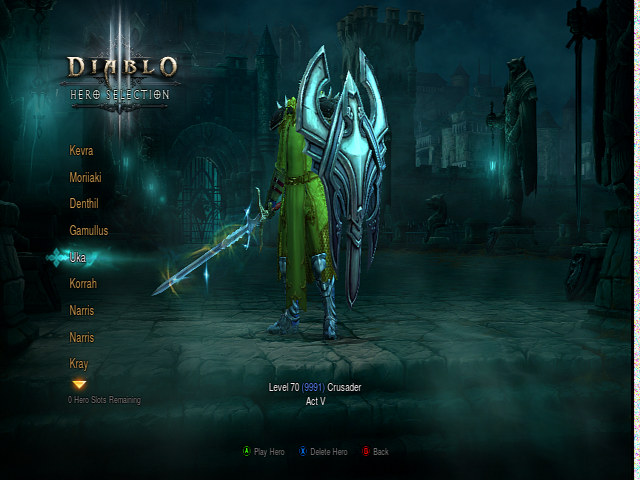Click the highlighted hero Uka
This screenshot has height=480, width=640.
pyautogui.click(x=77, y=258)
